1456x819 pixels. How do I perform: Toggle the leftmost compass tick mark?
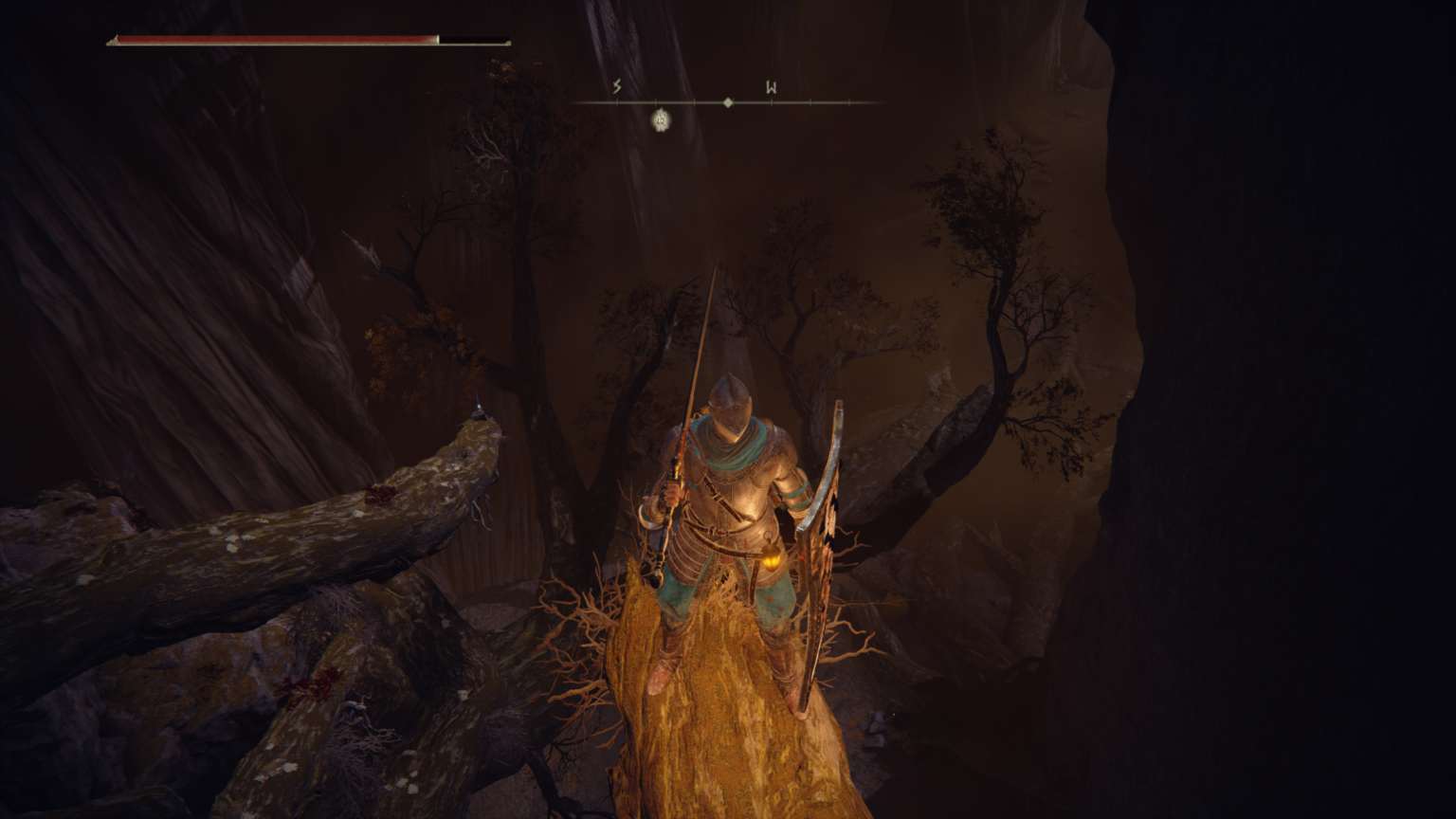pyautogui.click(x=617, y=101)
